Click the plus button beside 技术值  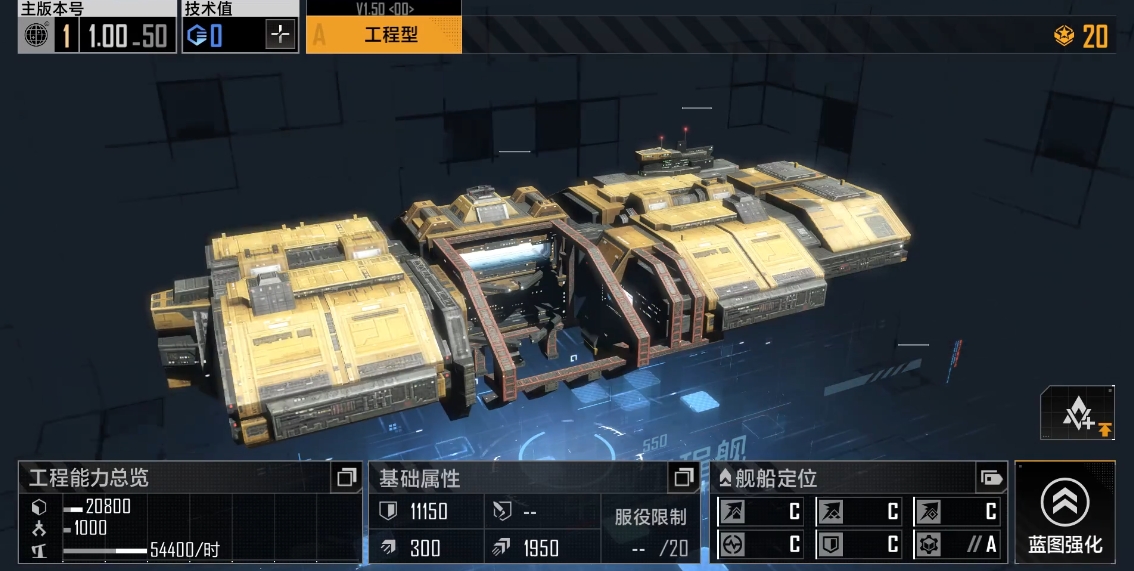pyautogui.click(x=281, y=36)
